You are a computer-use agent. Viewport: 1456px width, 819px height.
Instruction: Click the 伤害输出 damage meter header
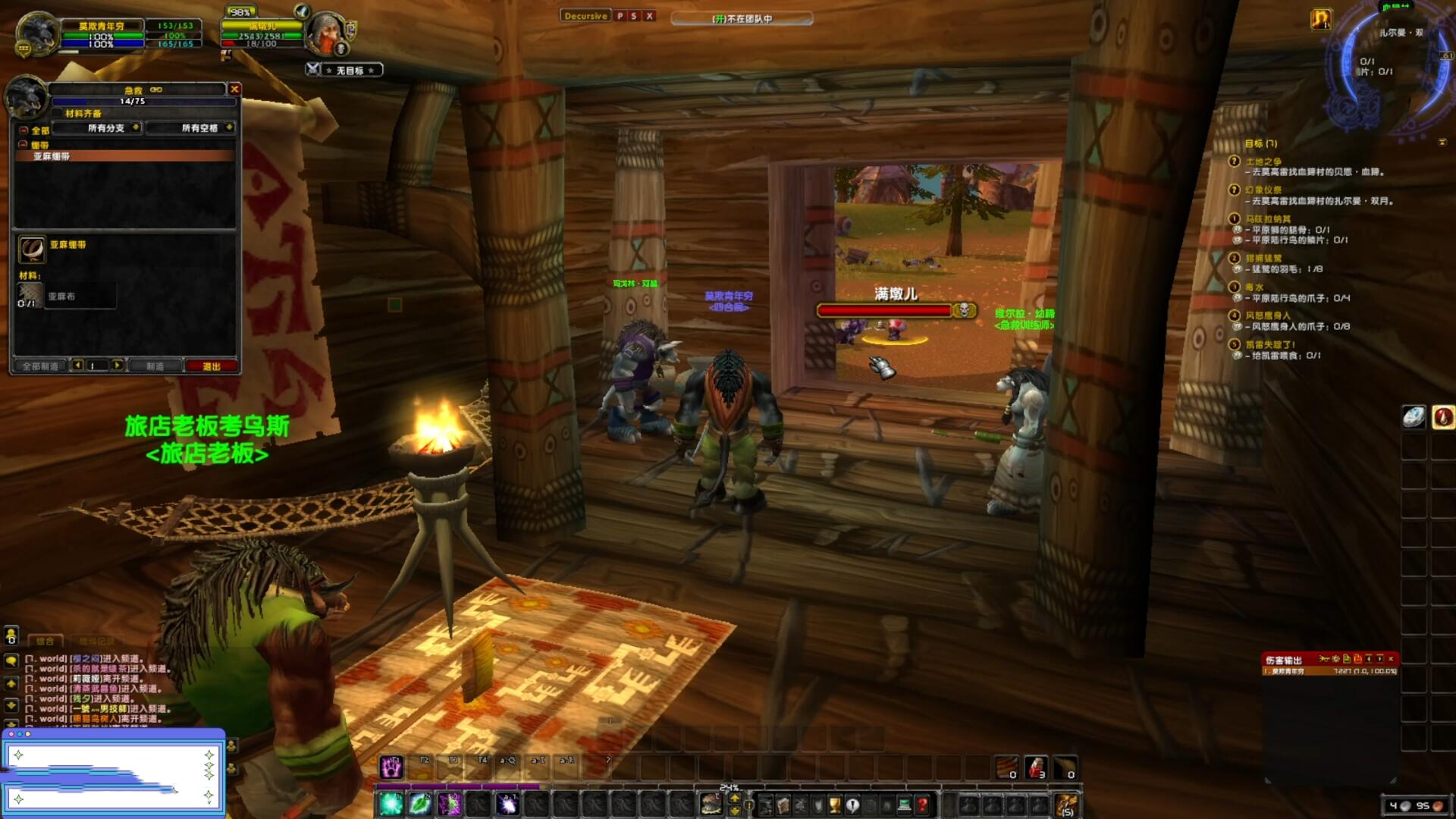tap(1284, 660)
